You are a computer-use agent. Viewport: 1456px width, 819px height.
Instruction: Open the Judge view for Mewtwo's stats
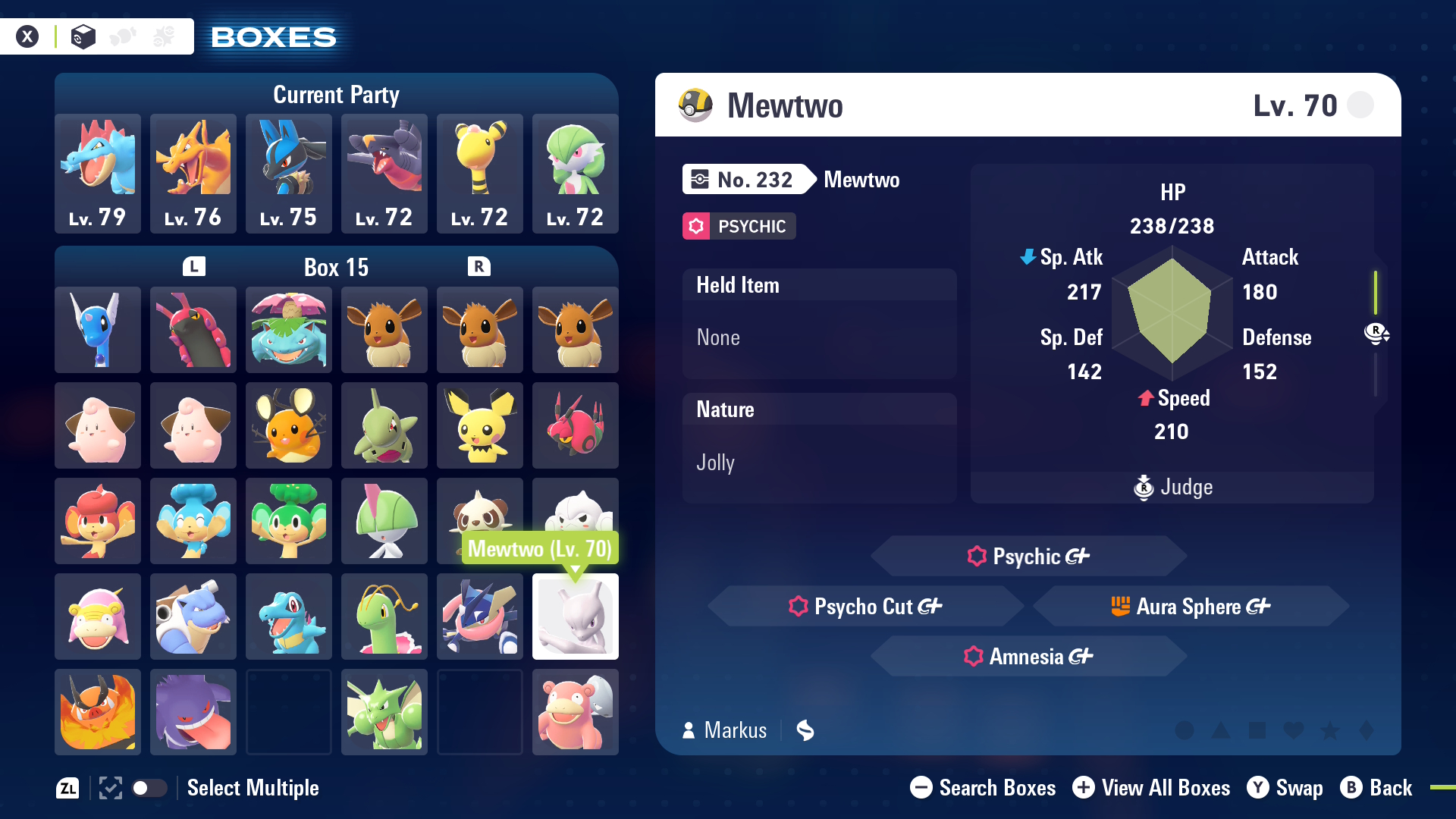coord(1172,488)
